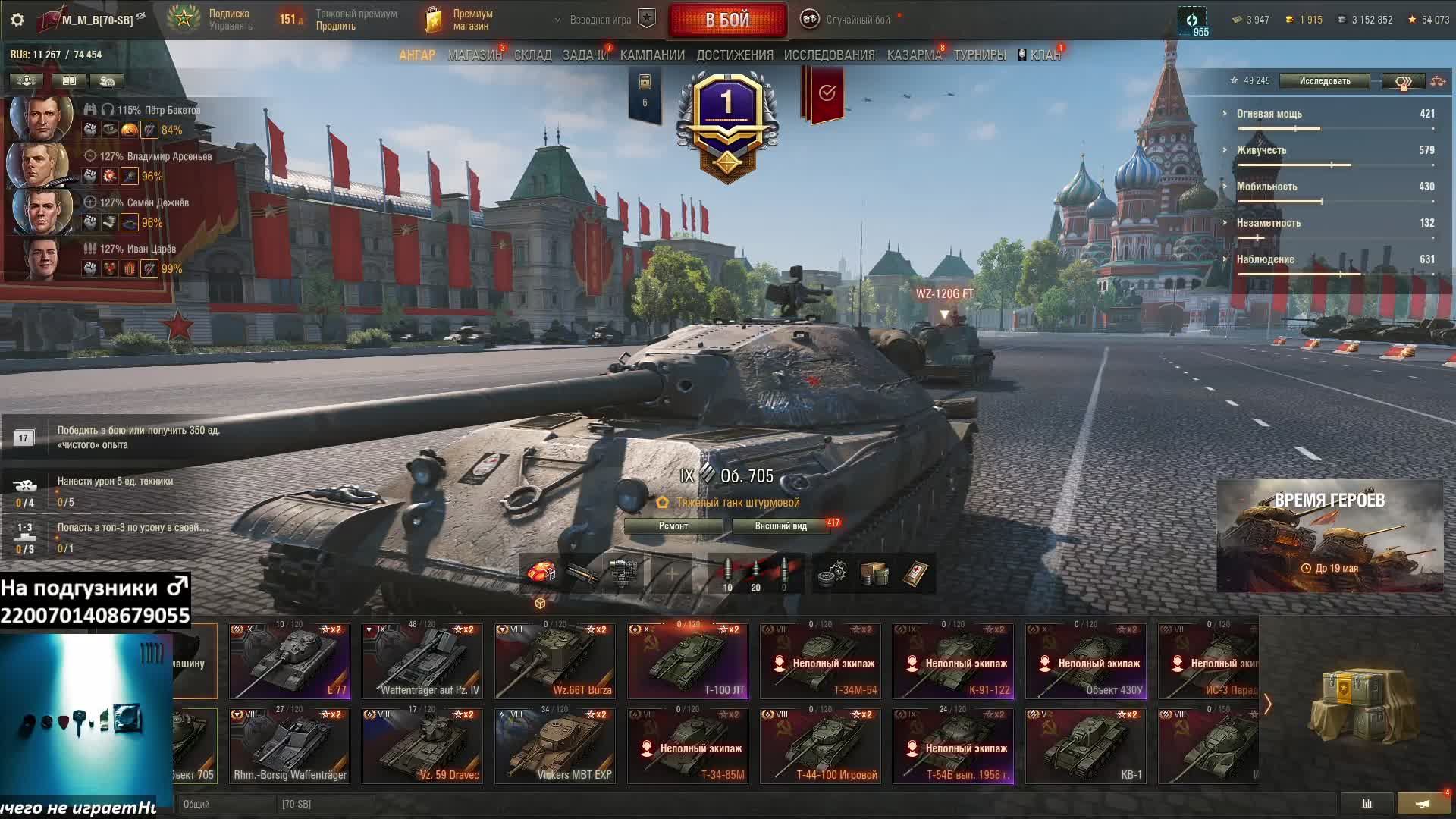
Task: Open the Премиум магазин
Action: point(459,20)
